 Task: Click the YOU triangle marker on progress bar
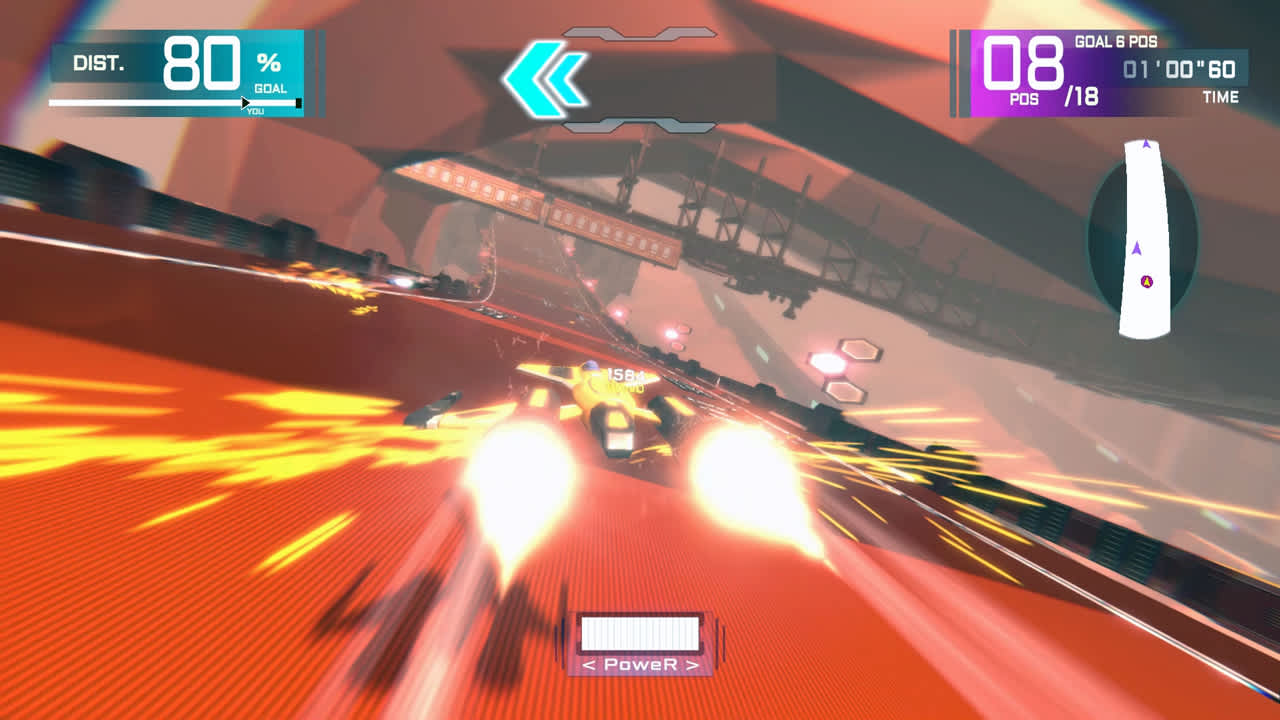click(x=246, y=101)
